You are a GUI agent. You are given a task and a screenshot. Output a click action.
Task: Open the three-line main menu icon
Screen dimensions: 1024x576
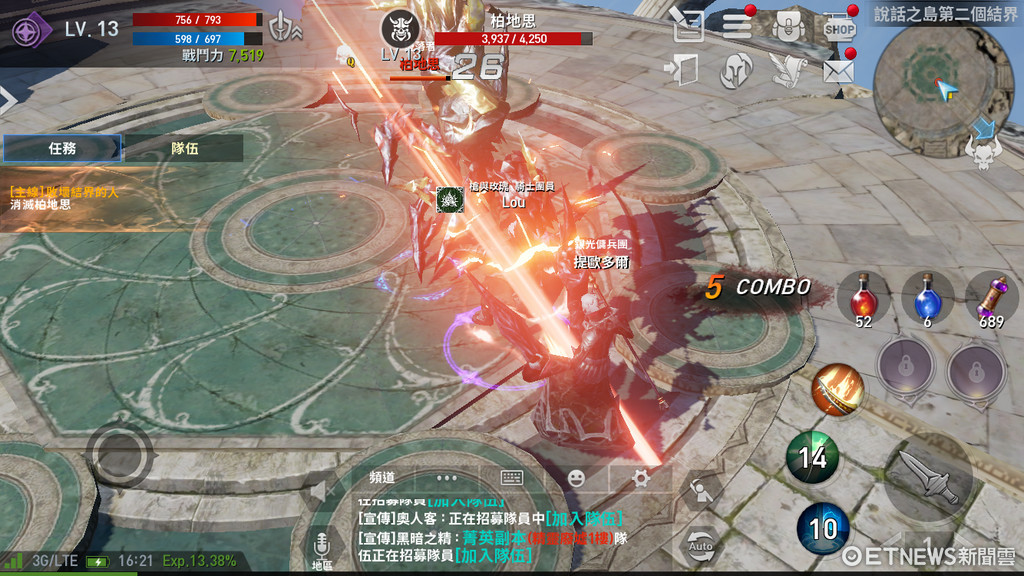(737, 25)
